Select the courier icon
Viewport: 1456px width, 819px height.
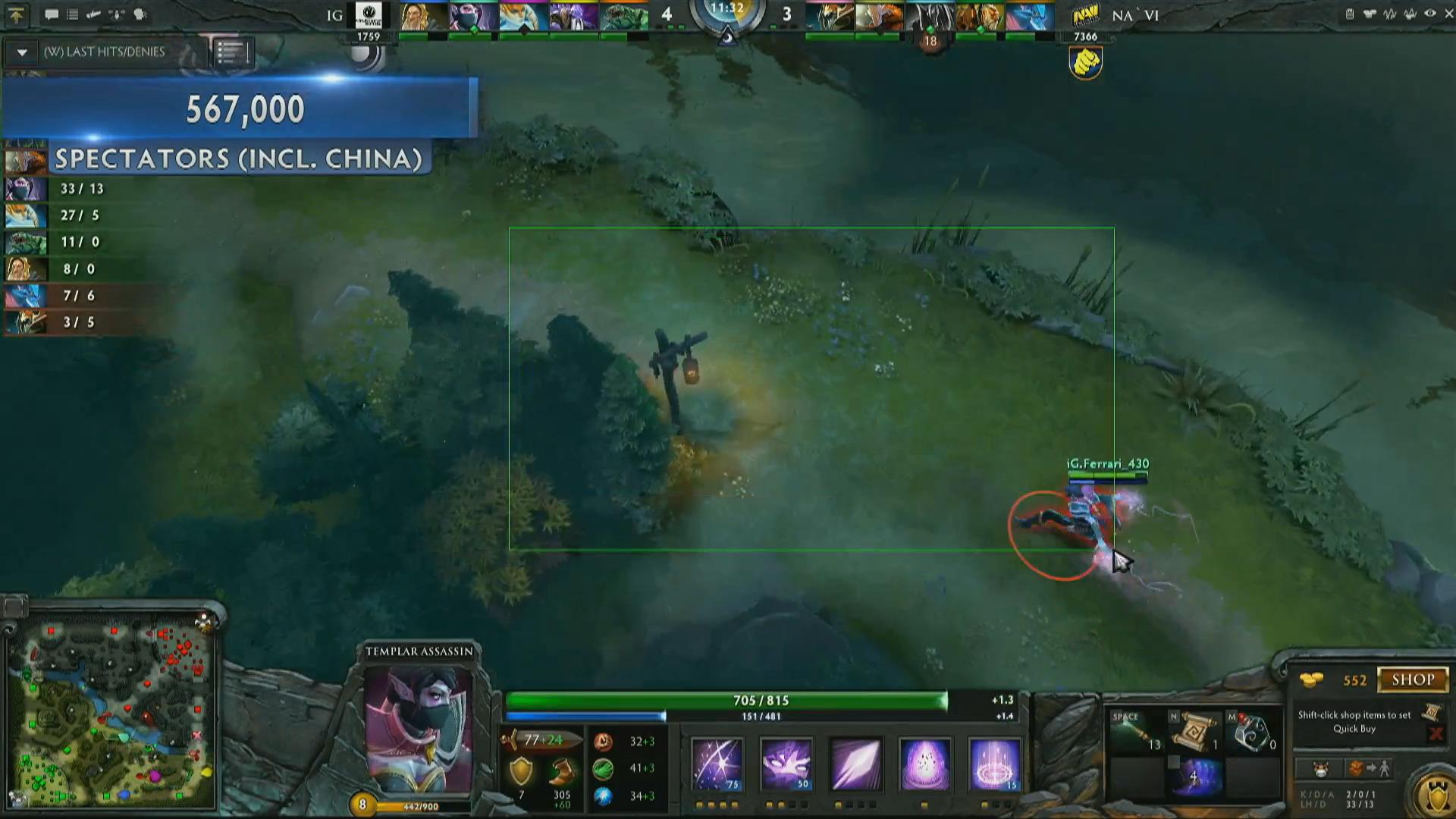(x=1321, y=769)
